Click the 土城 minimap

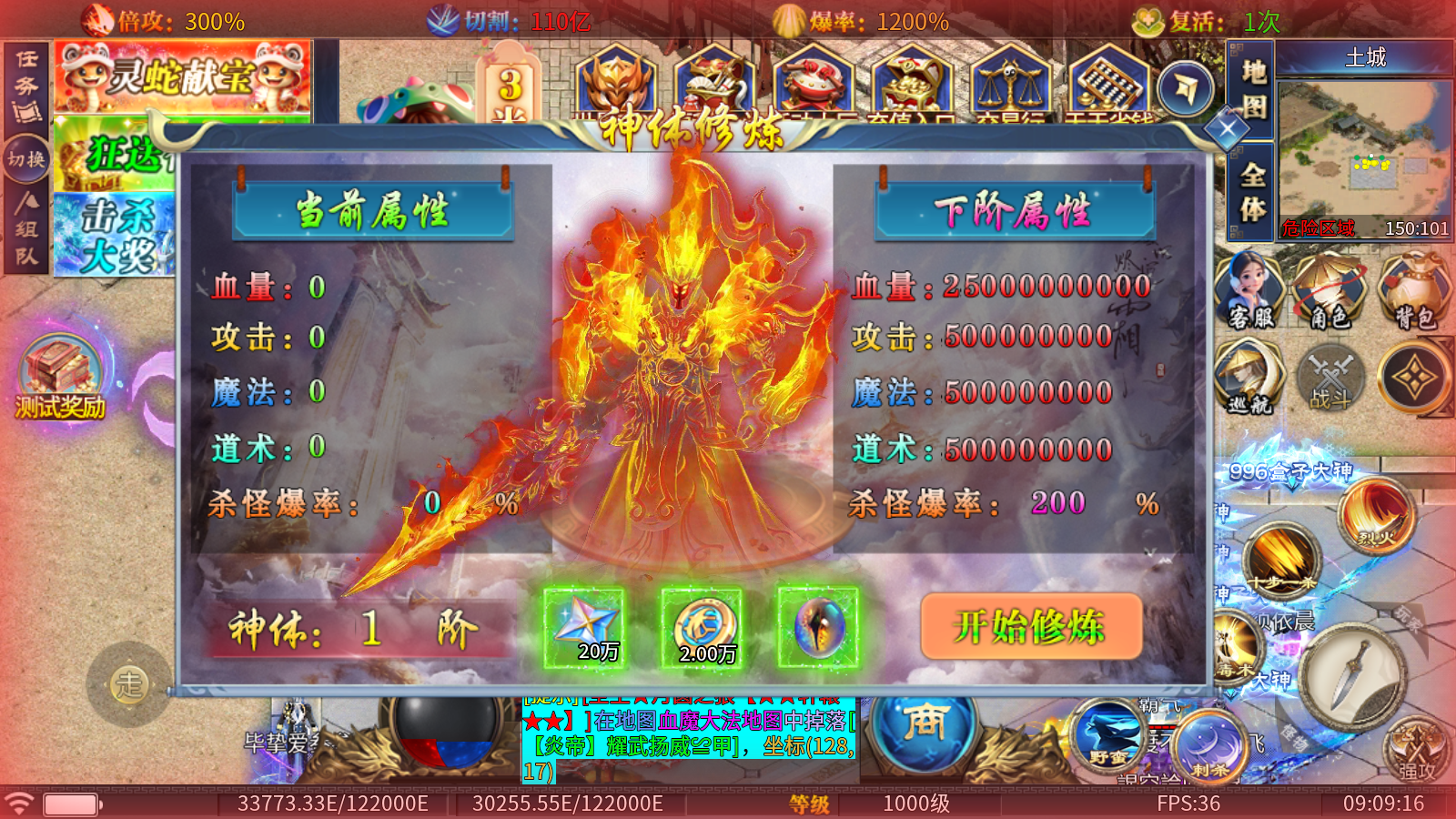[1364, 150]
